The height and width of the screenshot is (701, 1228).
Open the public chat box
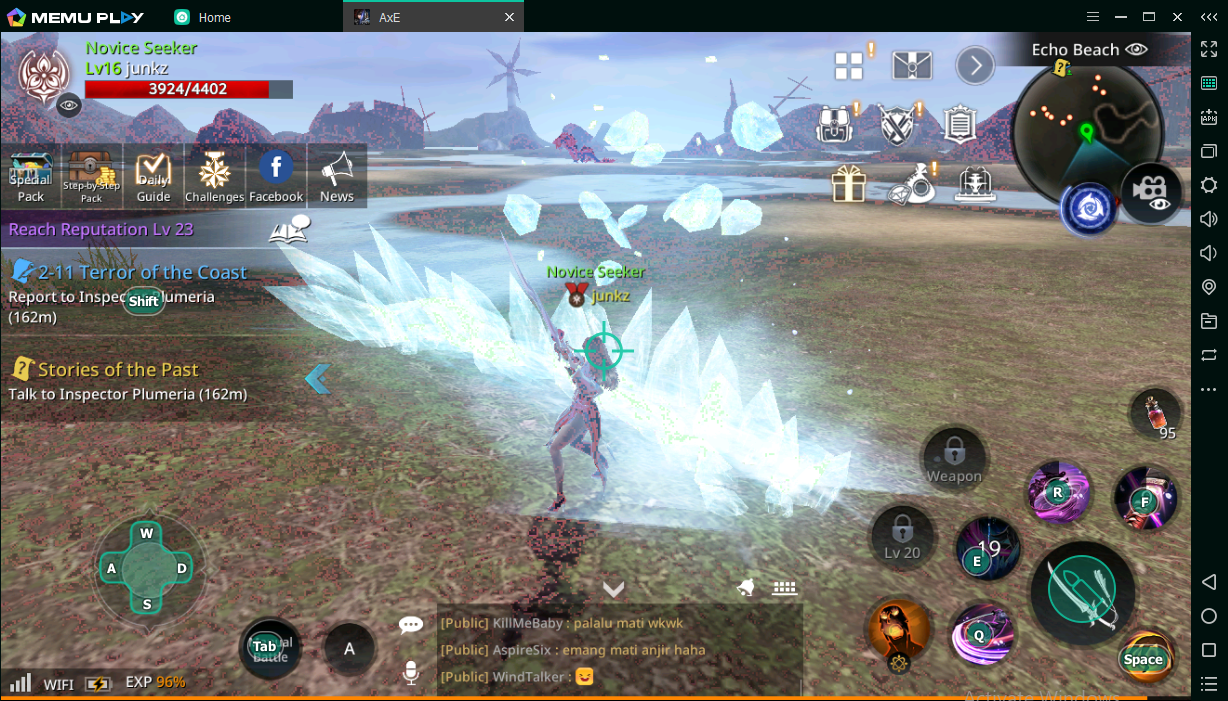(620, 649)
